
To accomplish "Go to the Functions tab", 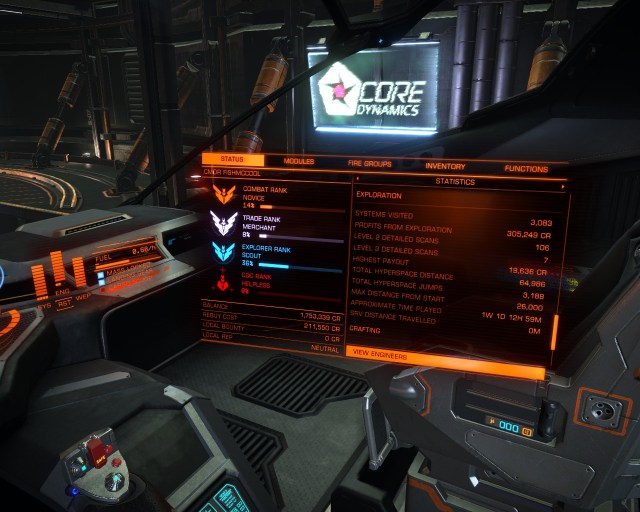I will [x=525, y=169].
